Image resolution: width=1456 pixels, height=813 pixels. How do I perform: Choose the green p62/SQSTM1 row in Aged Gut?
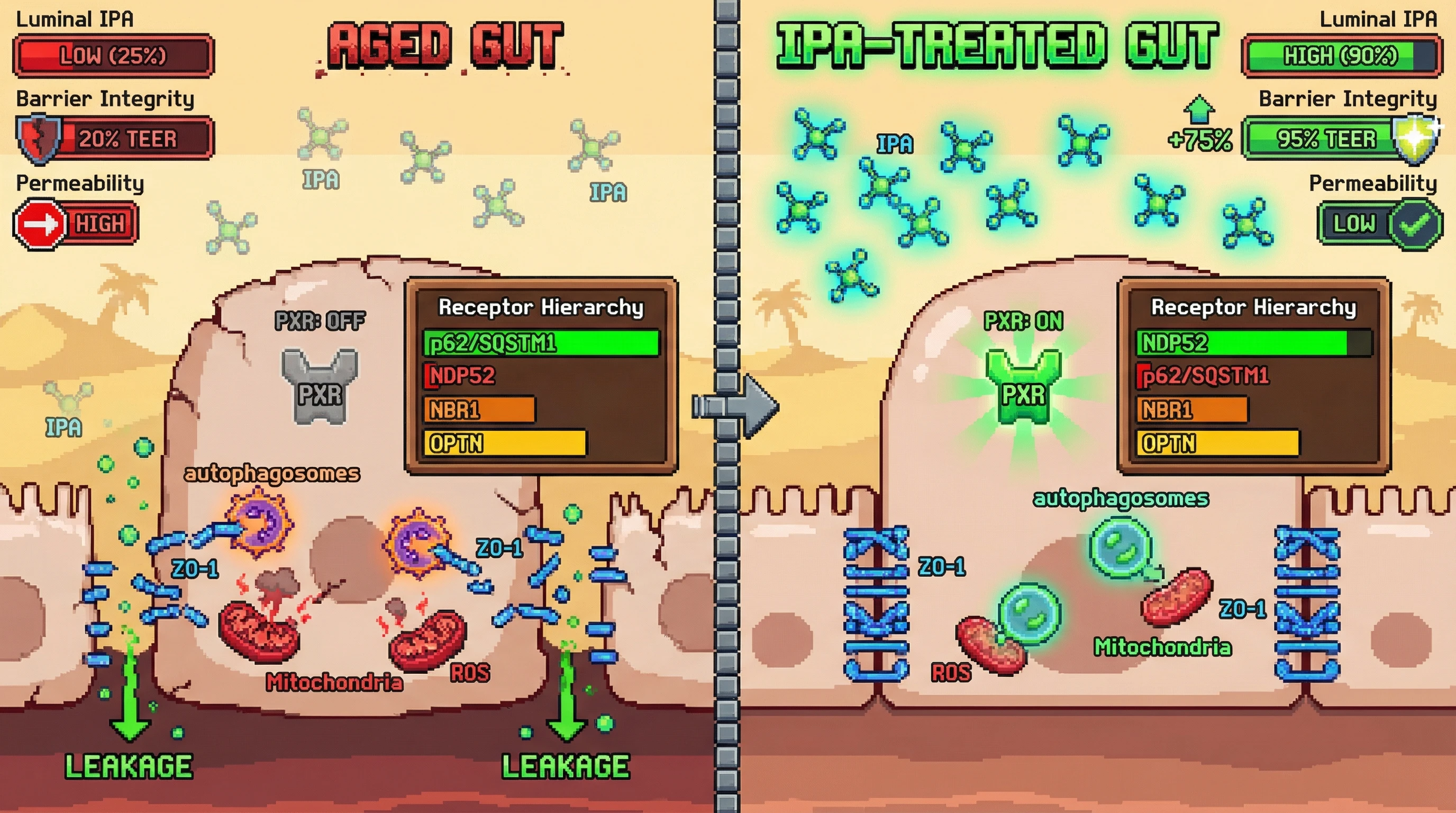coord(540,343)
